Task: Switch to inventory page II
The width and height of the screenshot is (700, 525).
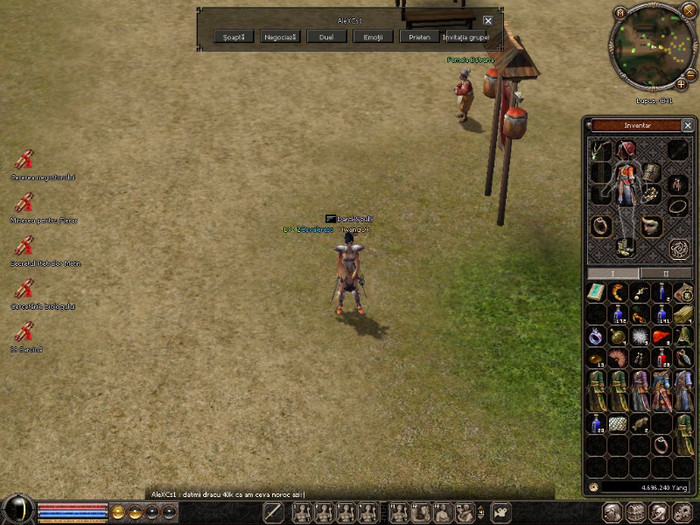Action: [666, 273]
